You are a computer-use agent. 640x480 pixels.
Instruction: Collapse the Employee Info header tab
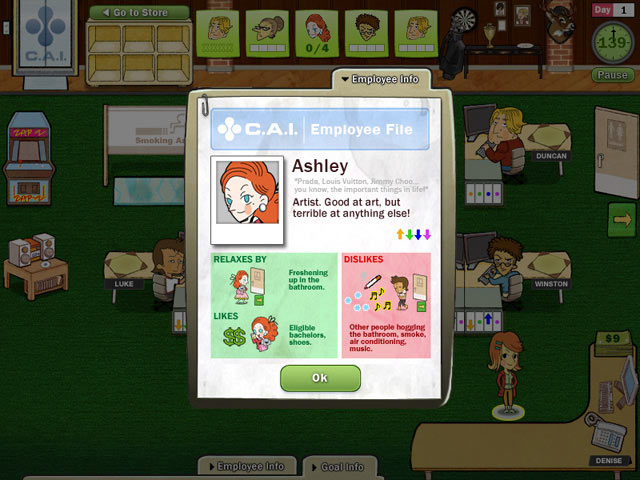point(381,79)
